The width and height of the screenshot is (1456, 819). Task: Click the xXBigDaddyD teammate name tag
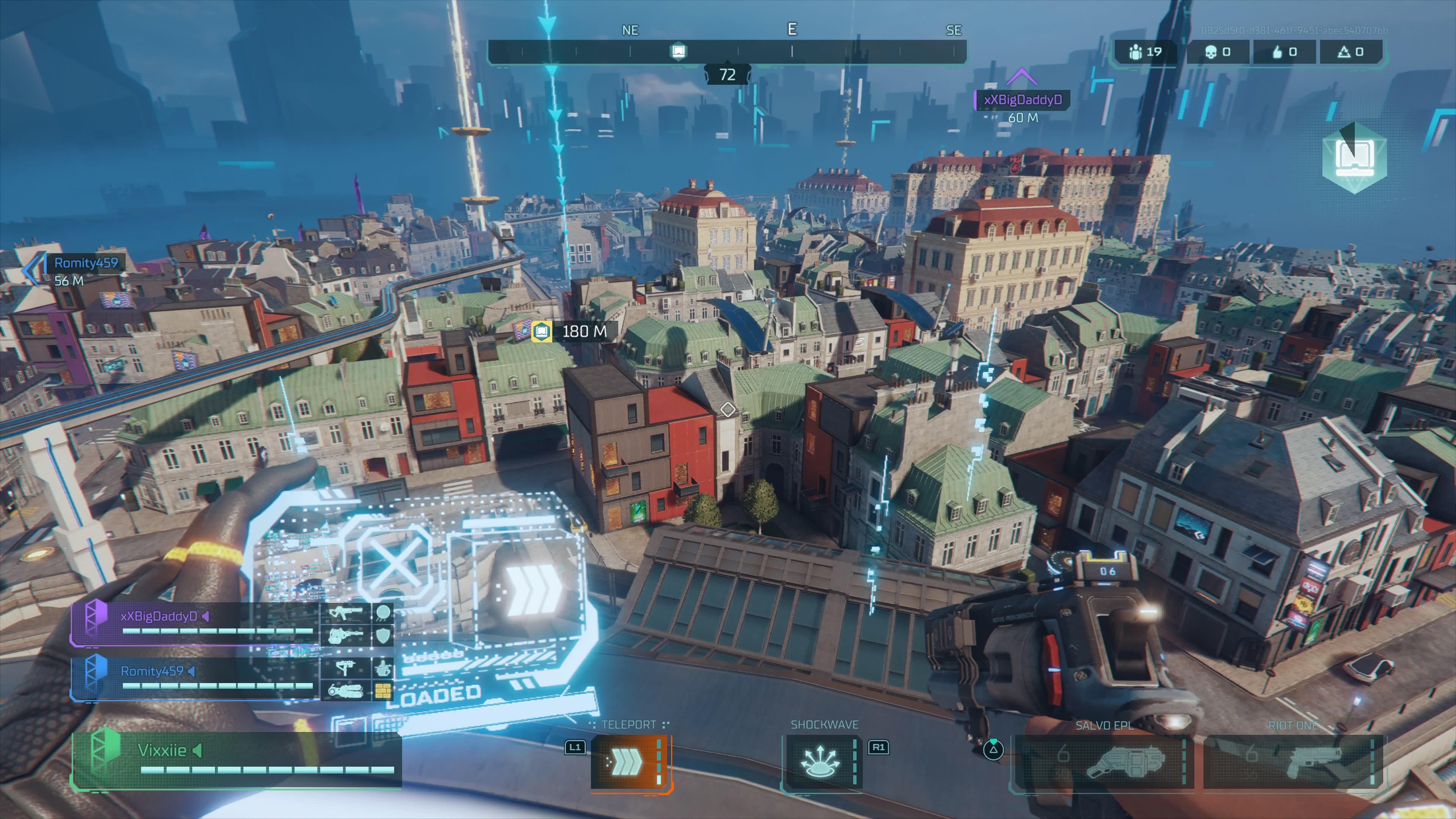(x=1023, y=100)
